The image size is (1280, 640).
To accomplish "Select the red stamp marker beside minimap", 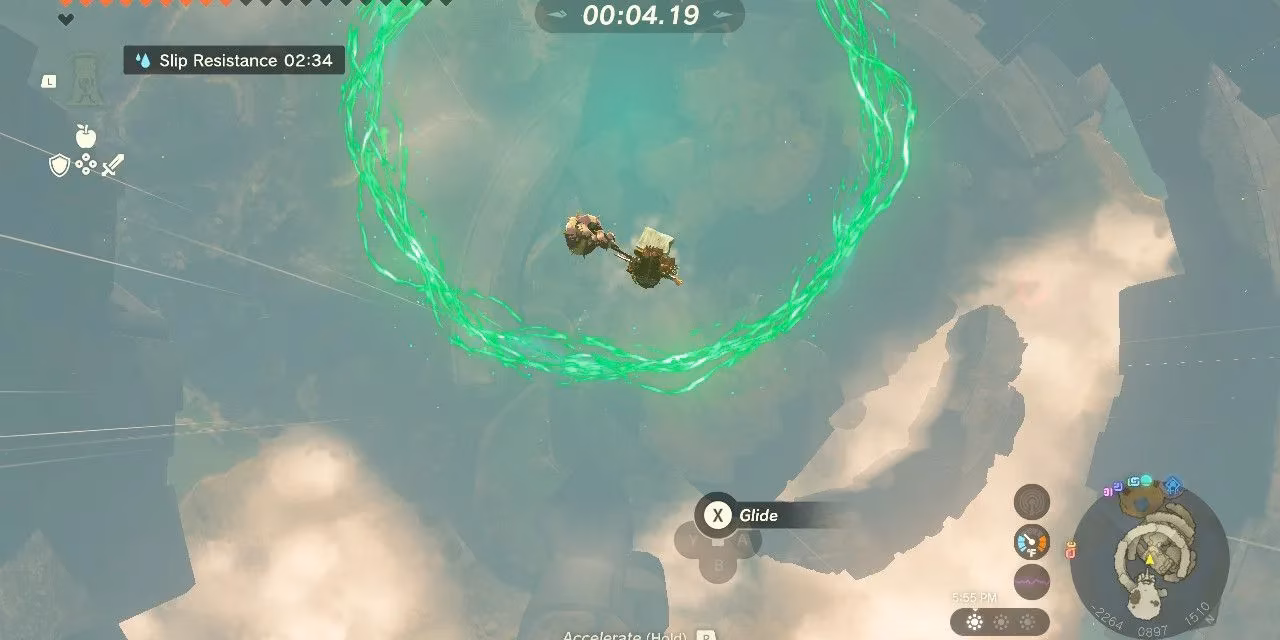I will 1071,549.
